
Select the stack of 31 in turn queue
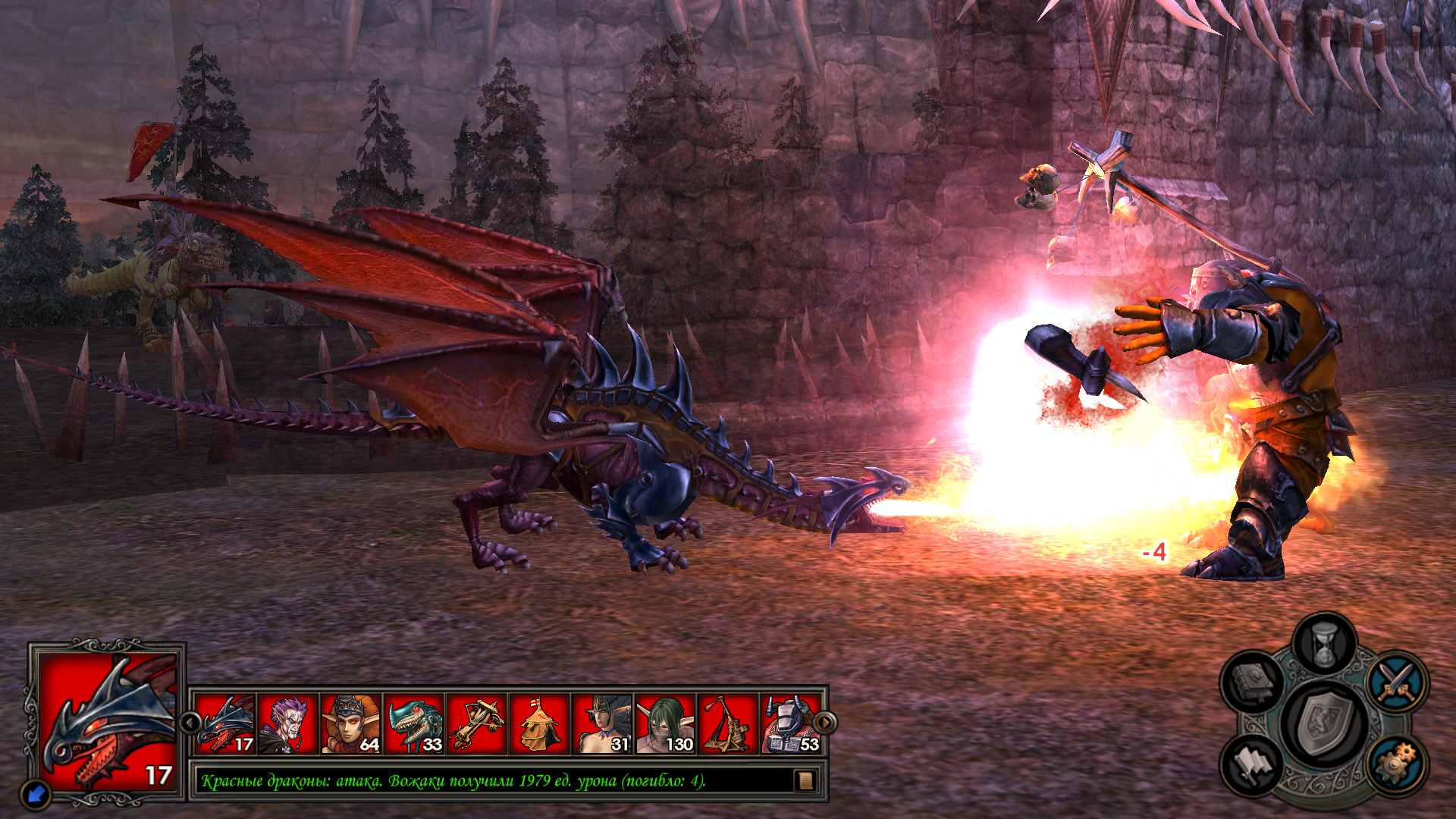coord(603,724)
